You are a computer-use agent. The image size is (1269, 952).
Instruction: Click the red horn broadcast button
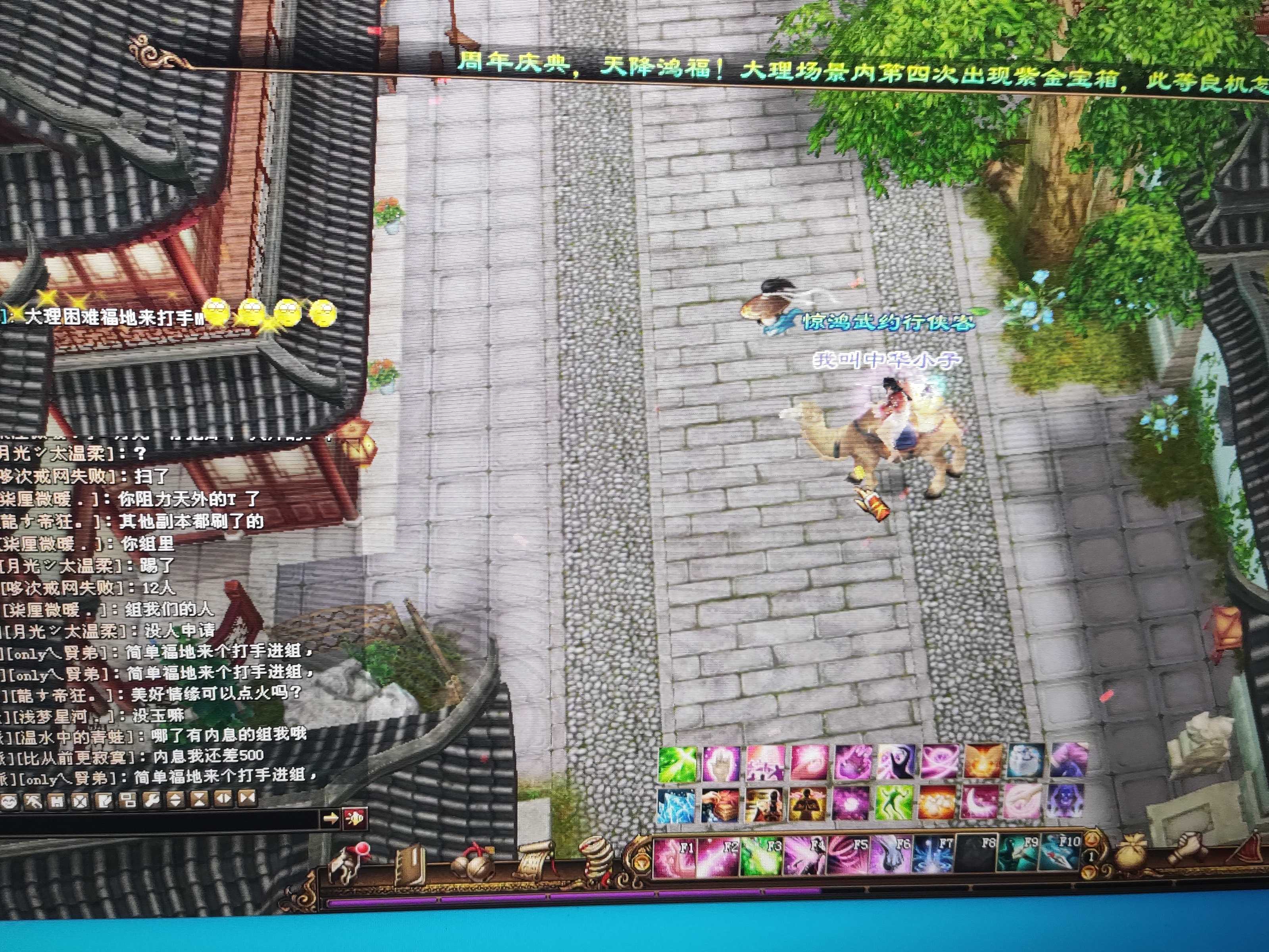coord(355,818)
